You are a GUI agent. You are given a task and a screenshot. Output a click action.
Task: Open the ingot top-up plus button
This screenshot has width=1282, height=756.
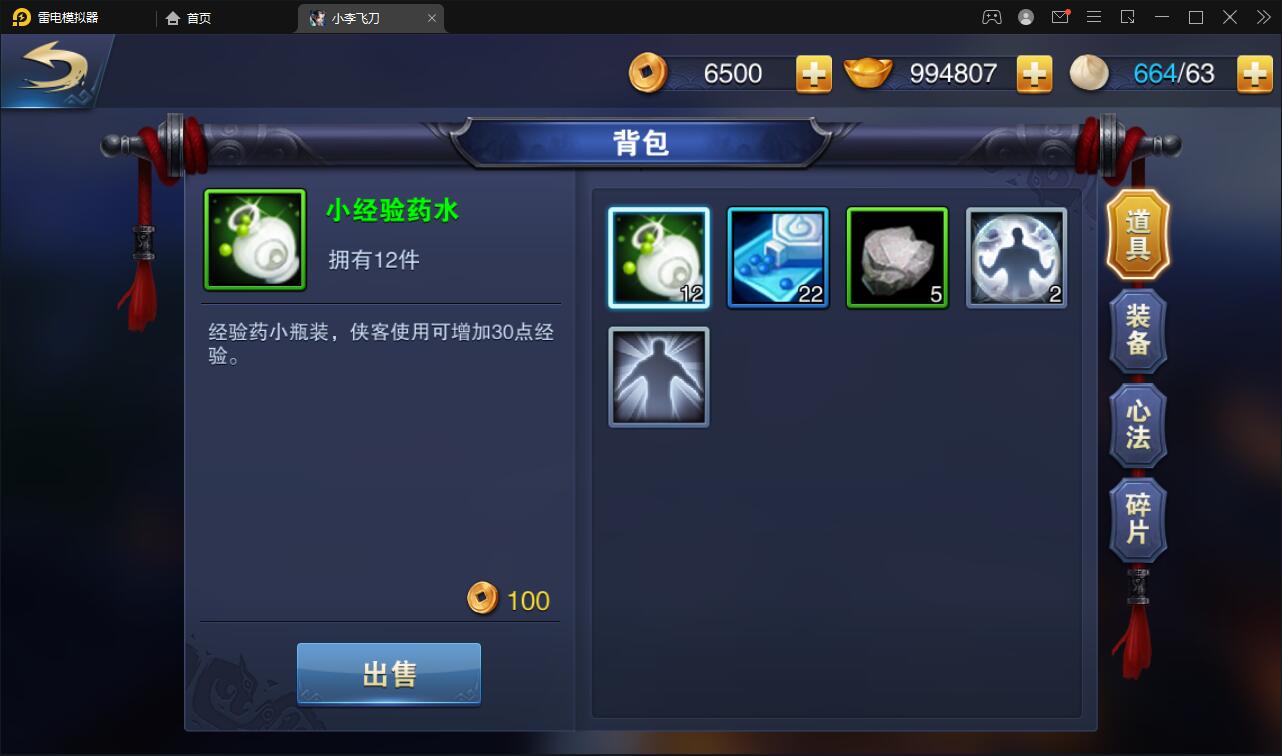click(x=1035, y=73)
